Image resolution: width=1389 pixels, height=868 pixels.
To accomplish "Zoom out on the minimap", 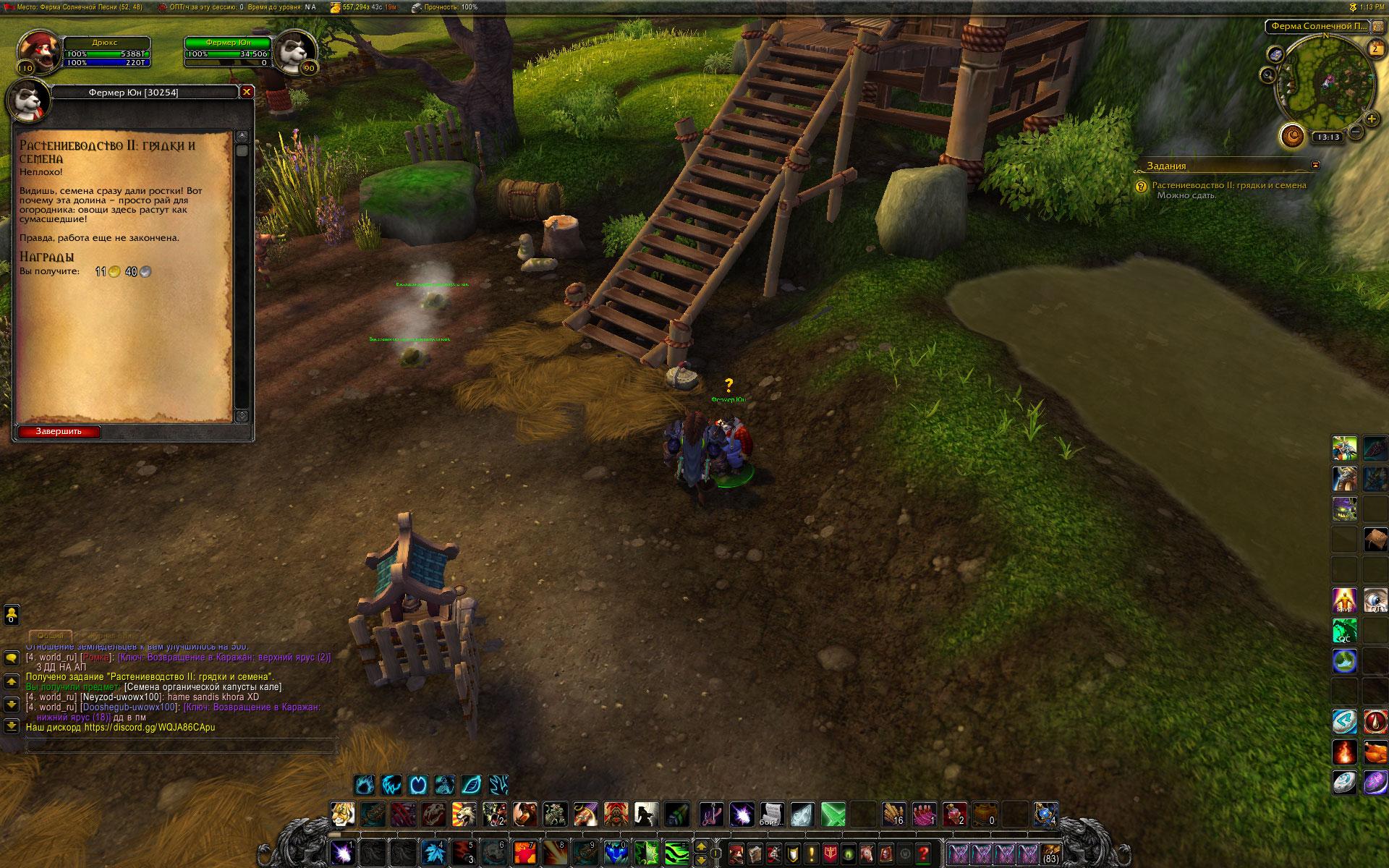I will [x=1356, y=132].
